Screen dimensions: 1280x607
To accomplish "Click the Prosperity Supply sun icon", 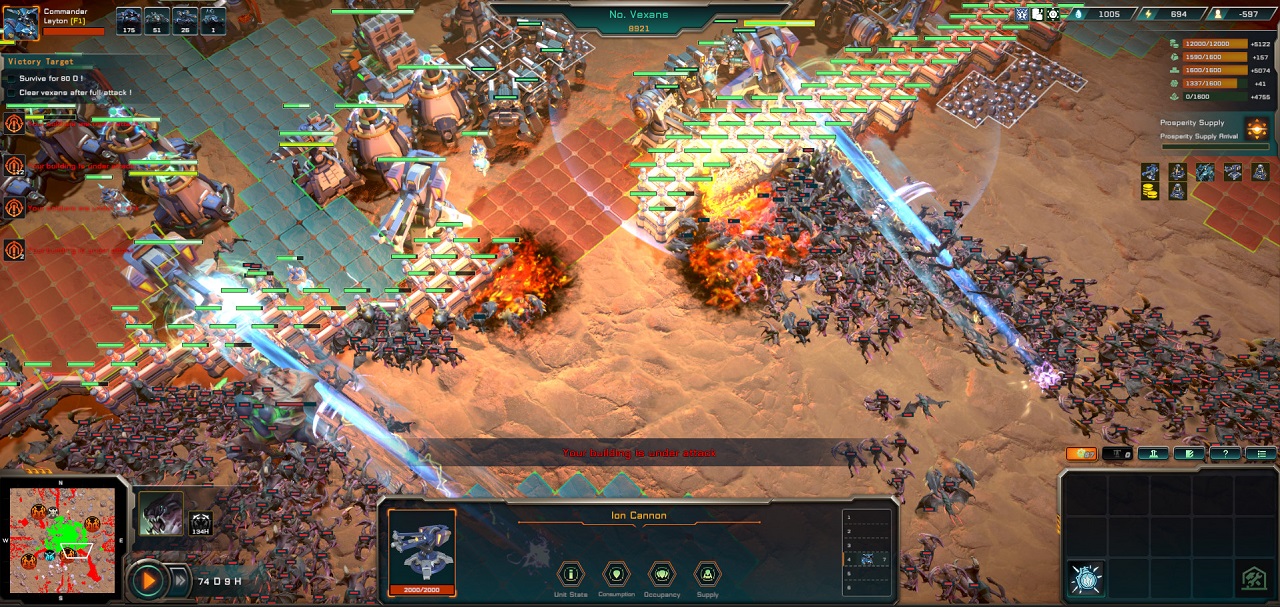I will (x=1256, y=130).
